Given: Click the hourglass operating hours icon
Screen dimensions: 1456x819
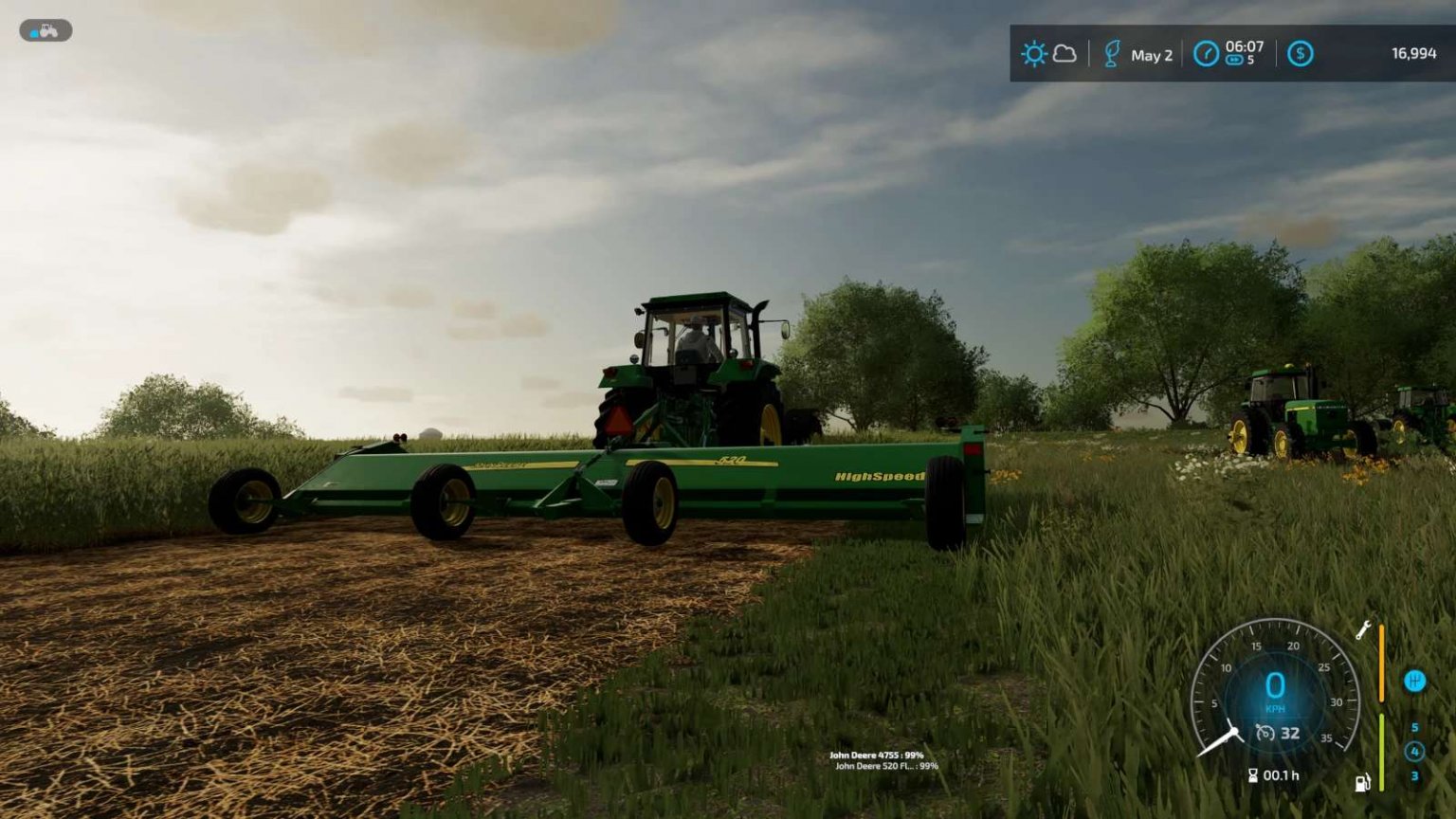Looking at the screenshot, I should [1253, 774].
